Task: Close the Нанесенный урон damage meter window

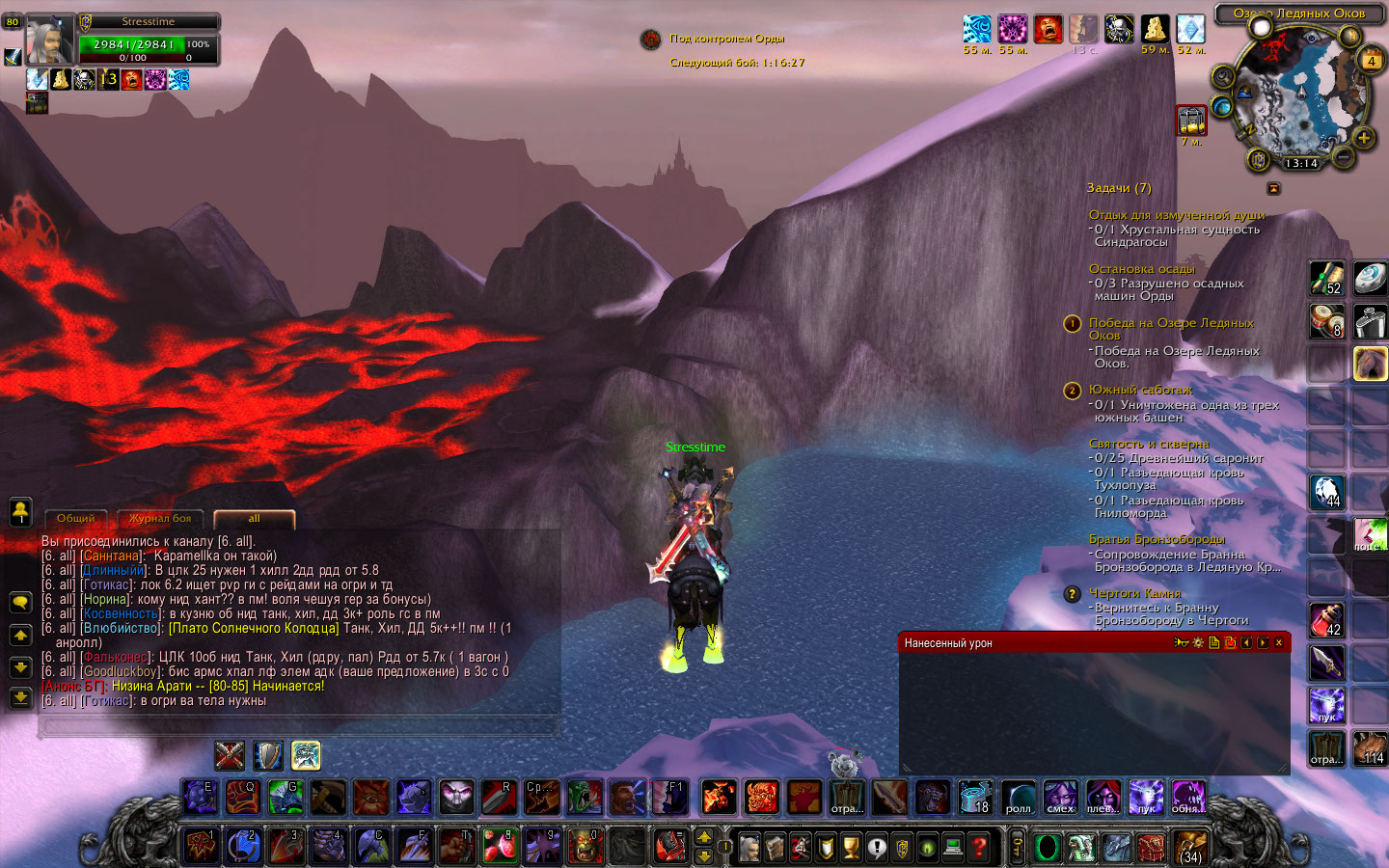Action: [x=1279, y=642]
